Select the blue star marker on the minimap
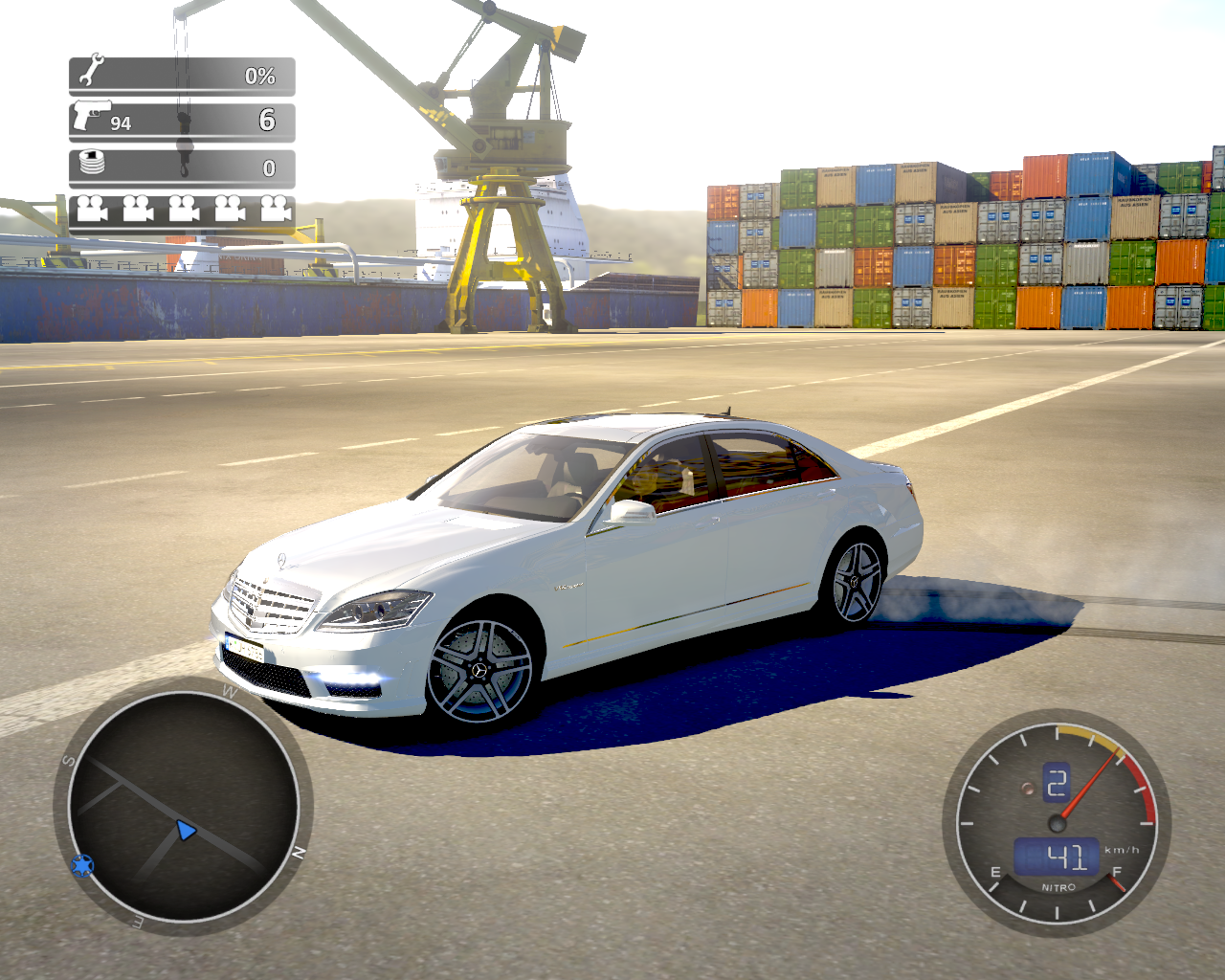1225x980 pixels. tap(82, 866)
